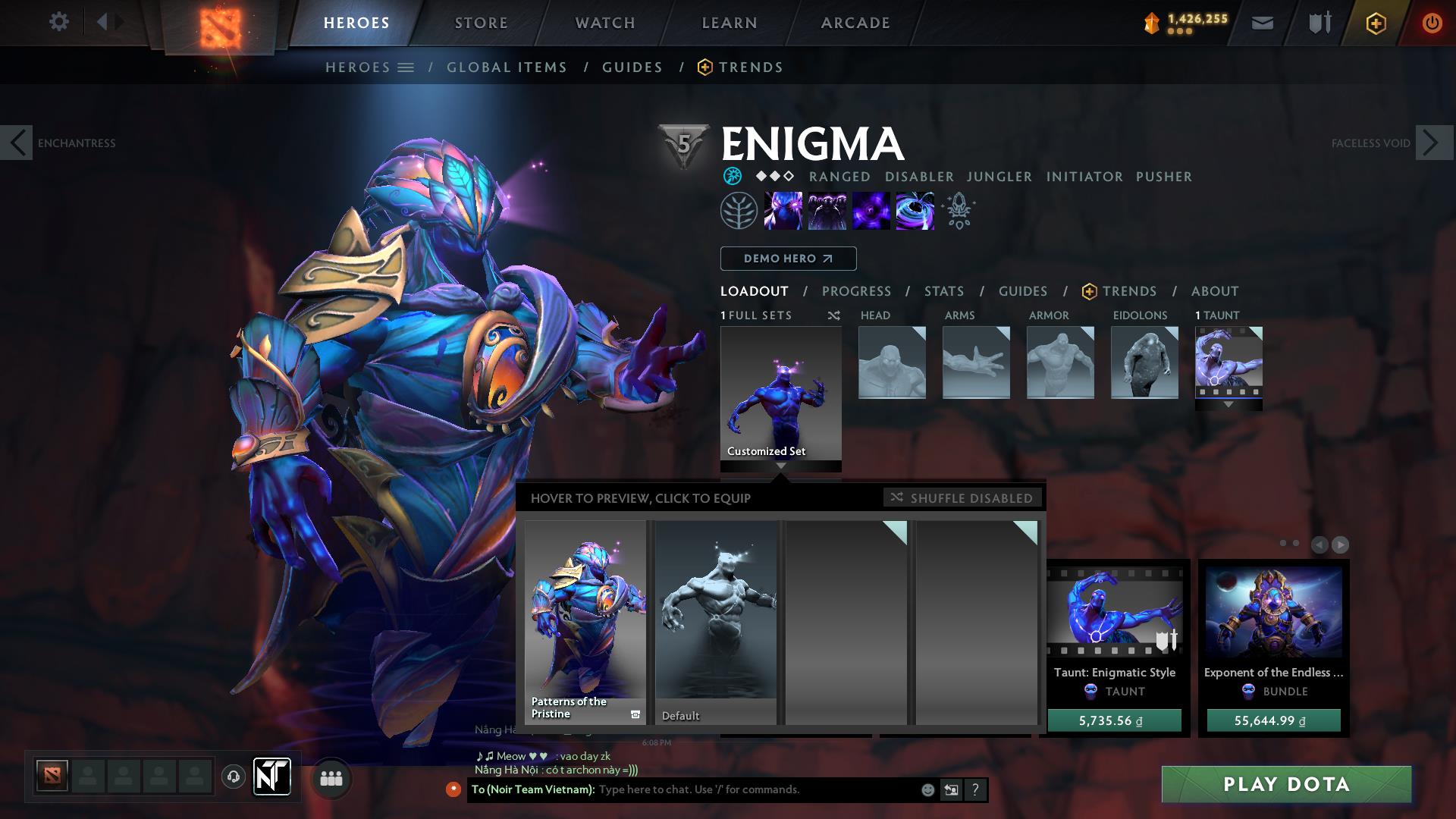Open the armory shield and sword icon

coord(1318,24)
